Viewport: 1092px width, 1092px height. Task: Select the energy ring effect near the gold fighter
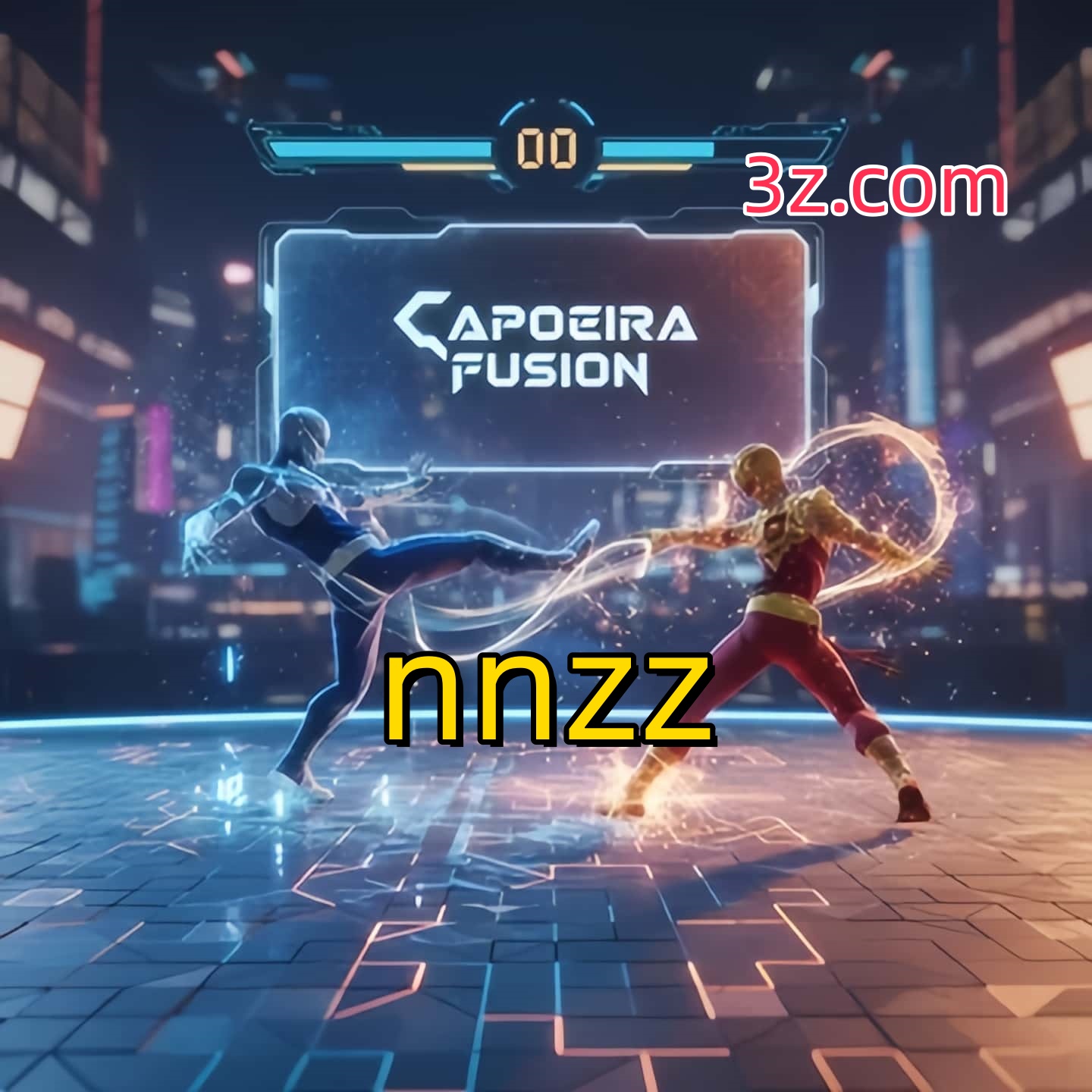tap(880, 485)
